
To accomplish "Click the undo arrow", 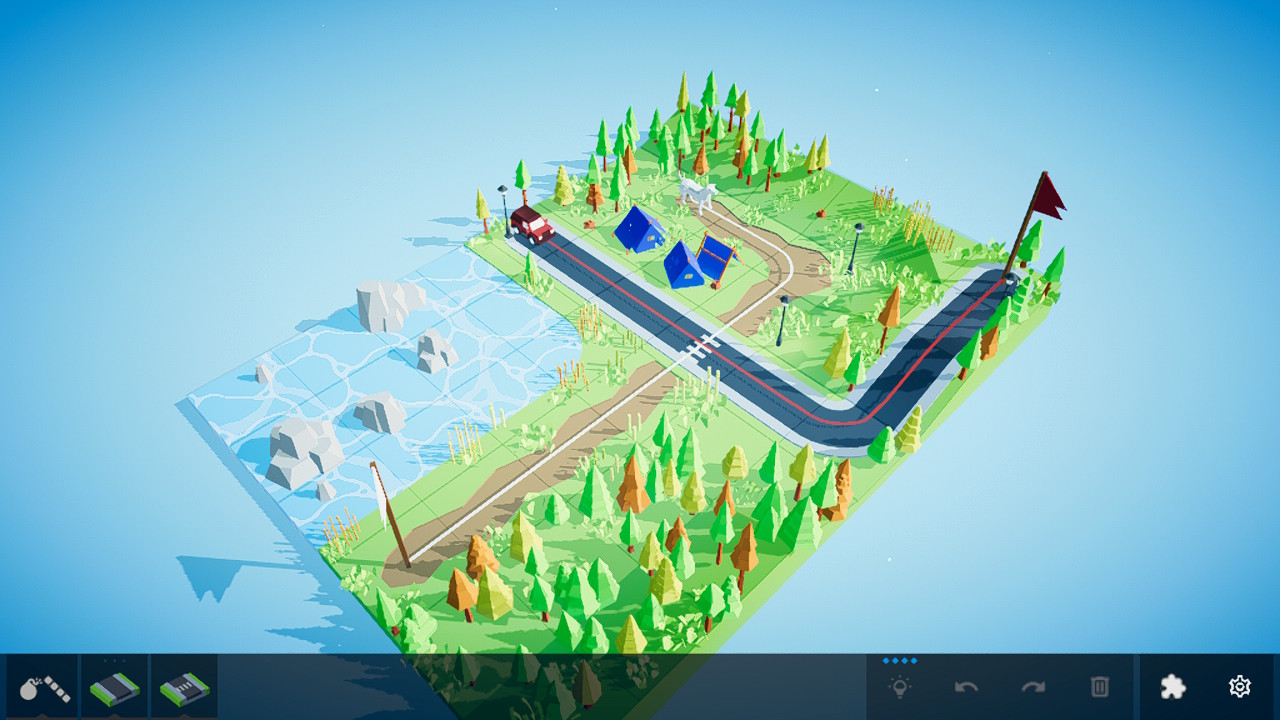I will pos(966,687).
